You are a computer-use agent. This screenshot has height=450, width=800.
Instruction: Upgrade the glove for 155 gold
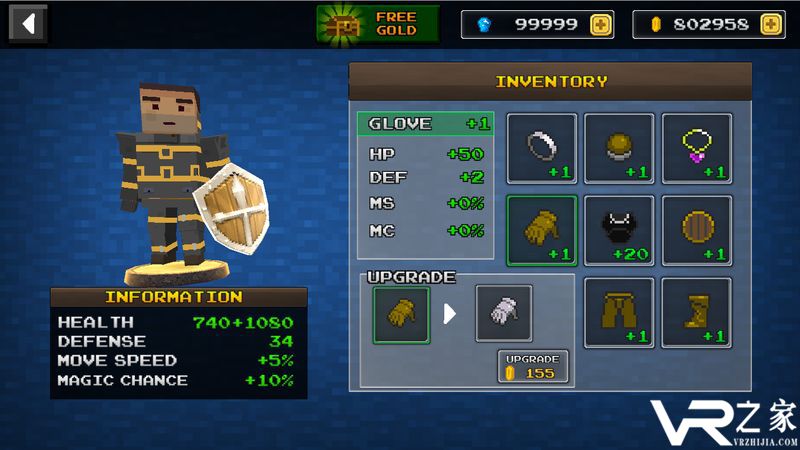(533, 366)
